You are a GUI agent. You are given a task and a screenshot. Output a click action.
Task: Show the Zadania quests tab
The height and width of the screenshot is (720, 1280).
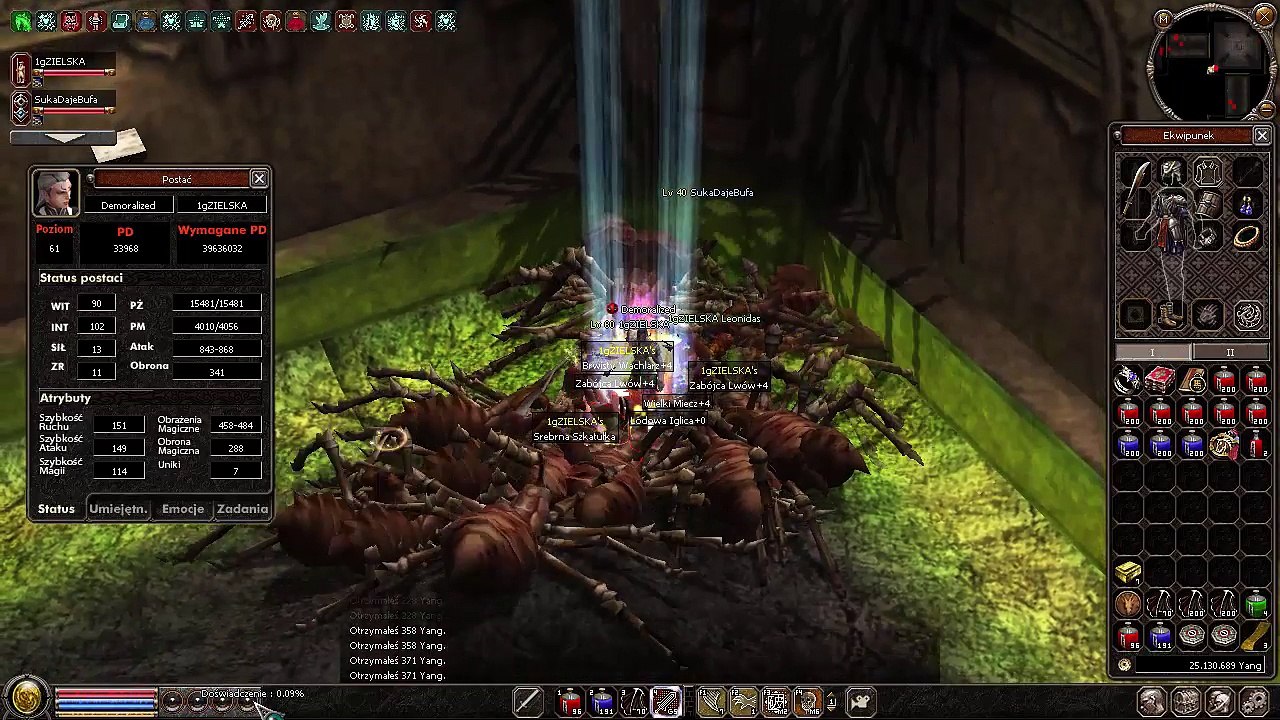click(x=242, y=509)
